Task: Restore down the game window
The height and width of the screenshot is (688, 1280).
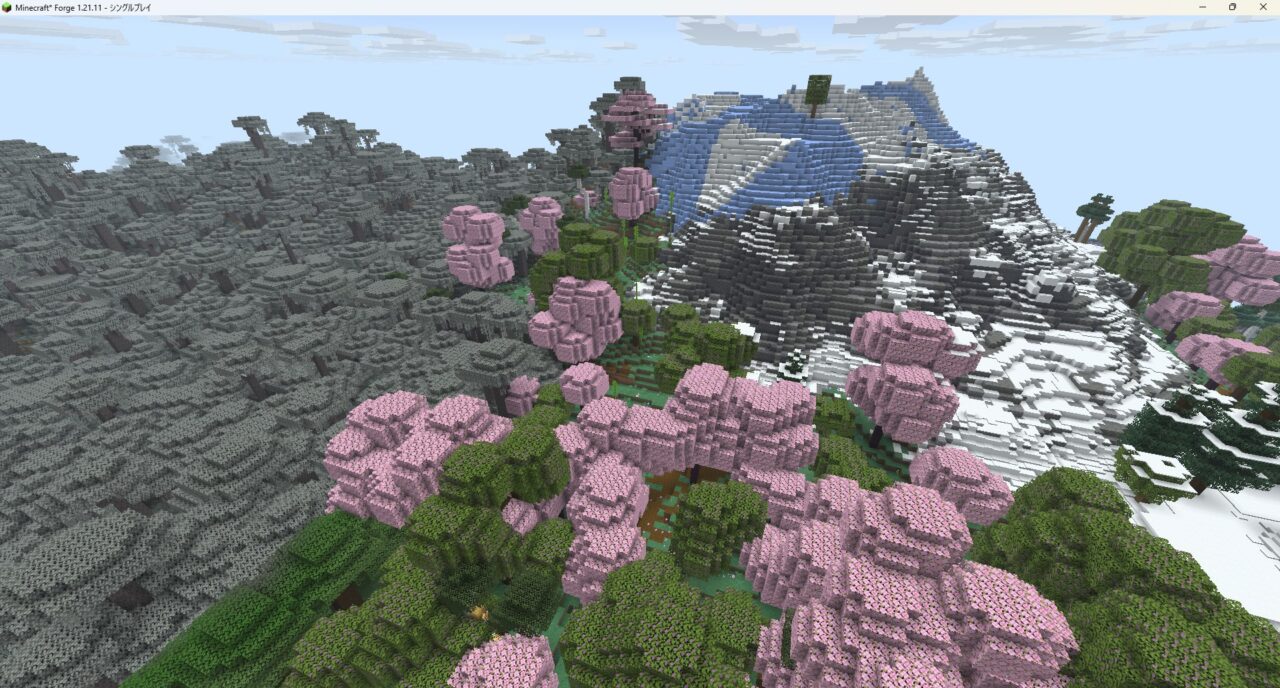Action: tap(1232, 7)
